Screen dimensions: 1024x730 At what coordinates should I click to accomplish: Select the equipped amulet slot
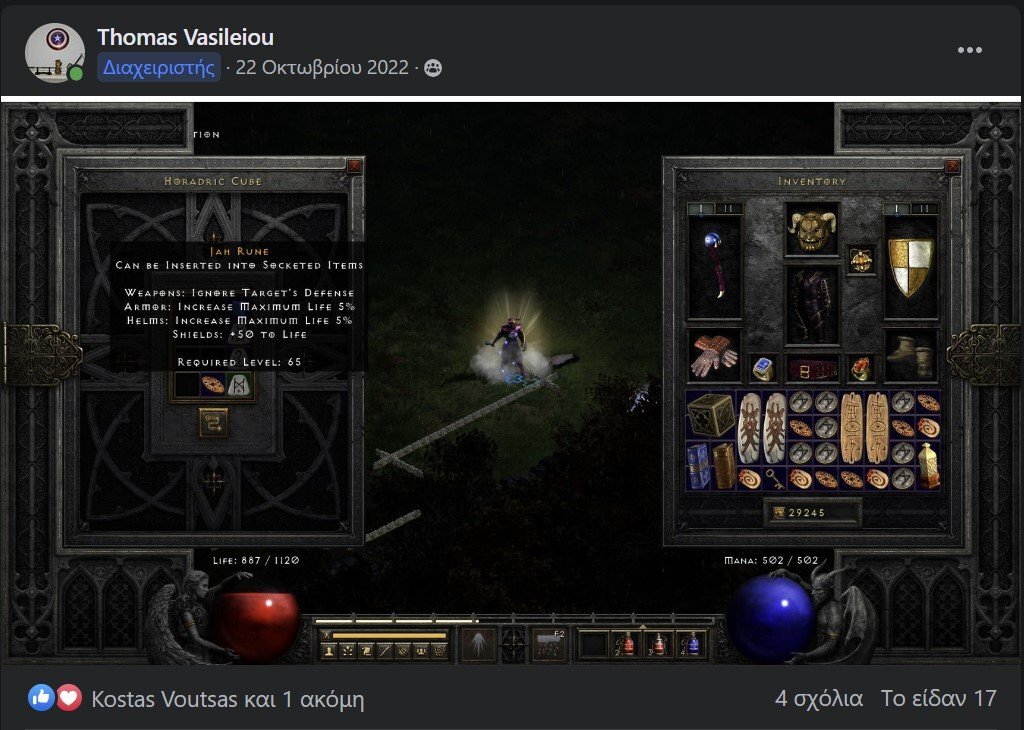860,259
